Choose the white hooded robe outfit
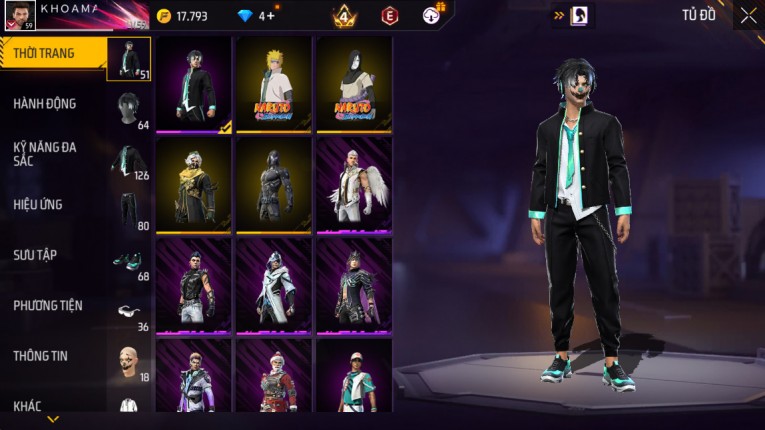The height and width of the screenshot is (430, 765). 274,286
